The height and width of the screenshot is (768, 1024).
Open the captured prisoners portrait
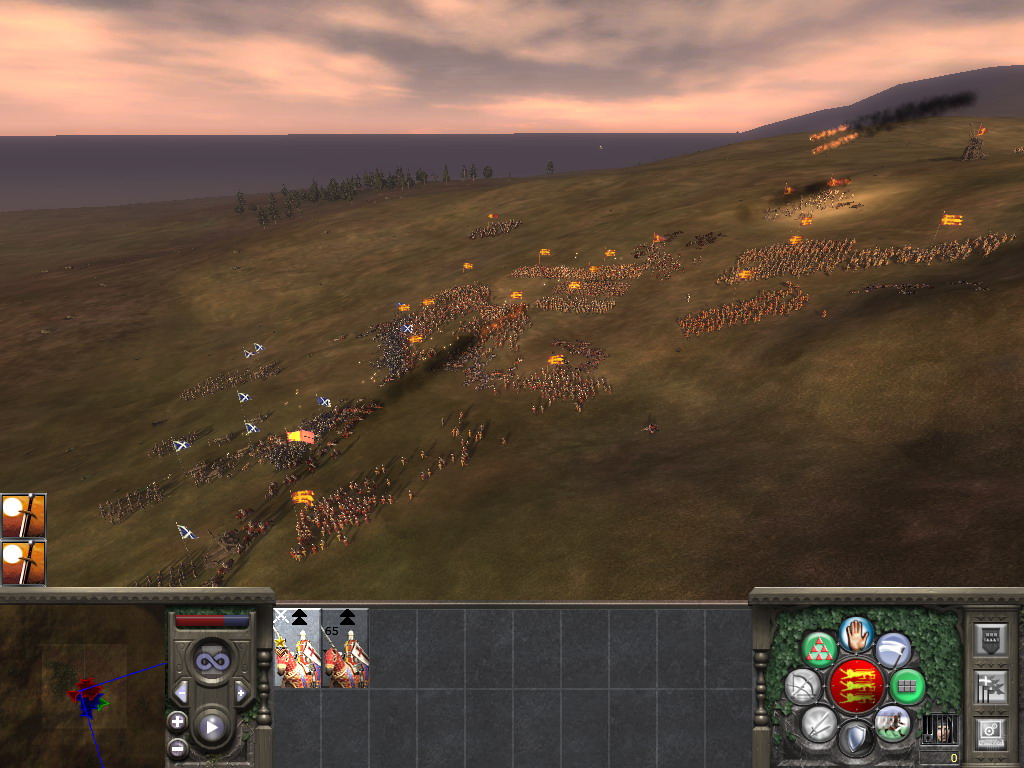(x=938, y=728)
